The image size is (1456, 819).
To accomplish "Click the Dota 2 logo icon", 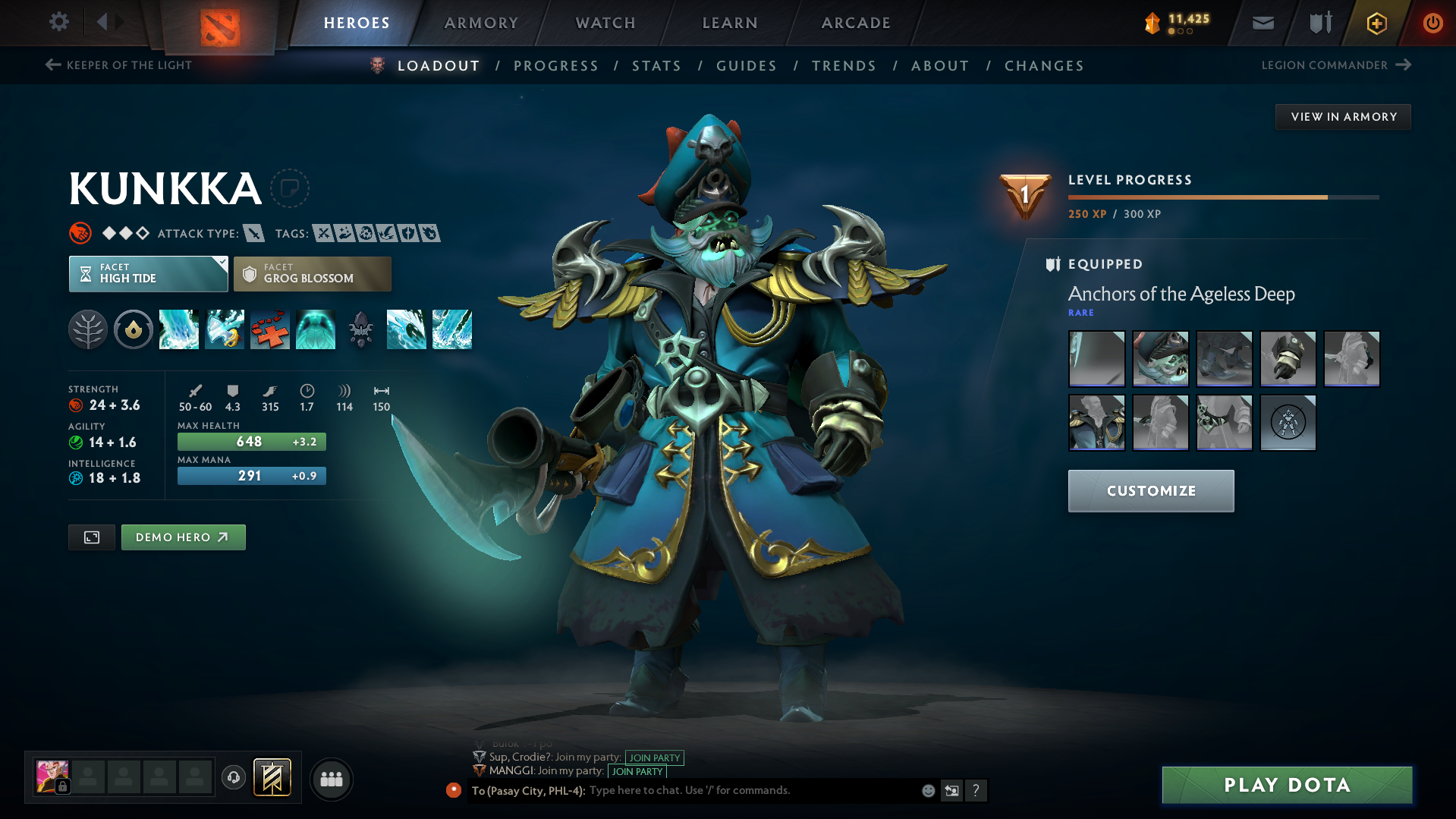I will click(x=221, y=23).
